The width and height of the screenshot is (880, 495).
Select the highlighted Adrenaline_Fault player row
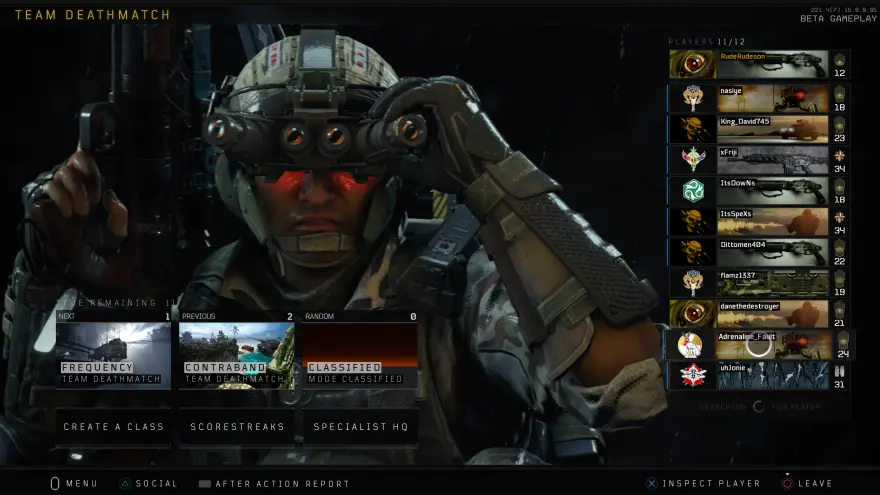(760, 345)
